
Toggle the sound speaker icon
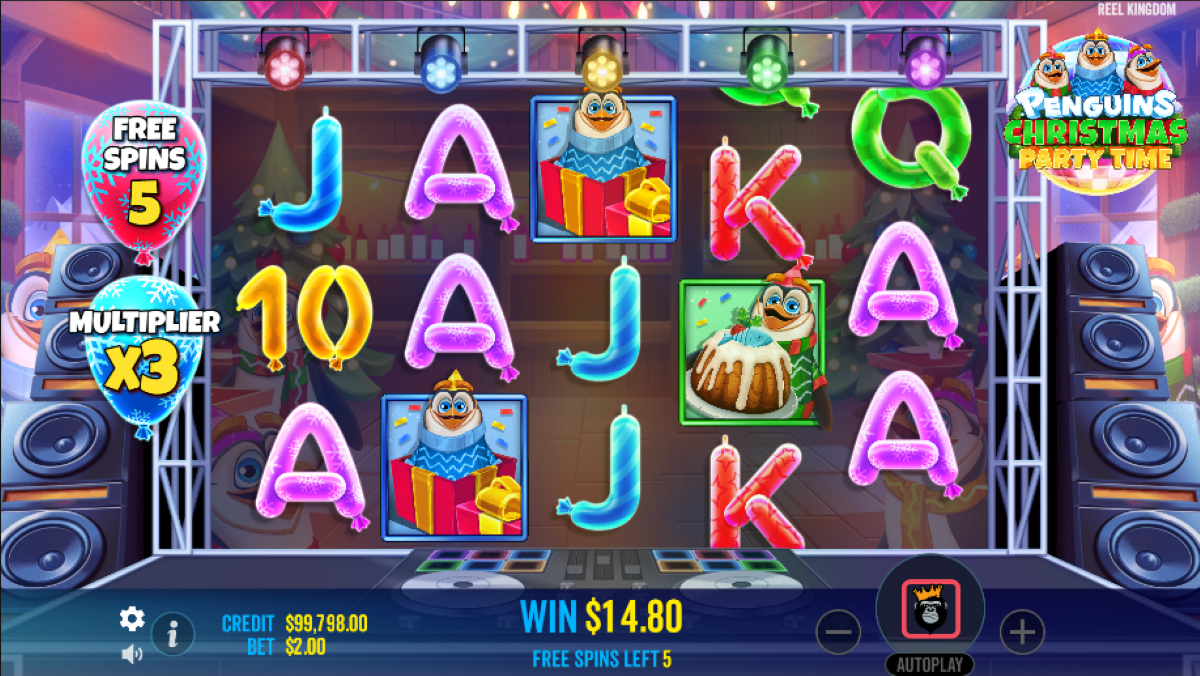pos(132,654)
